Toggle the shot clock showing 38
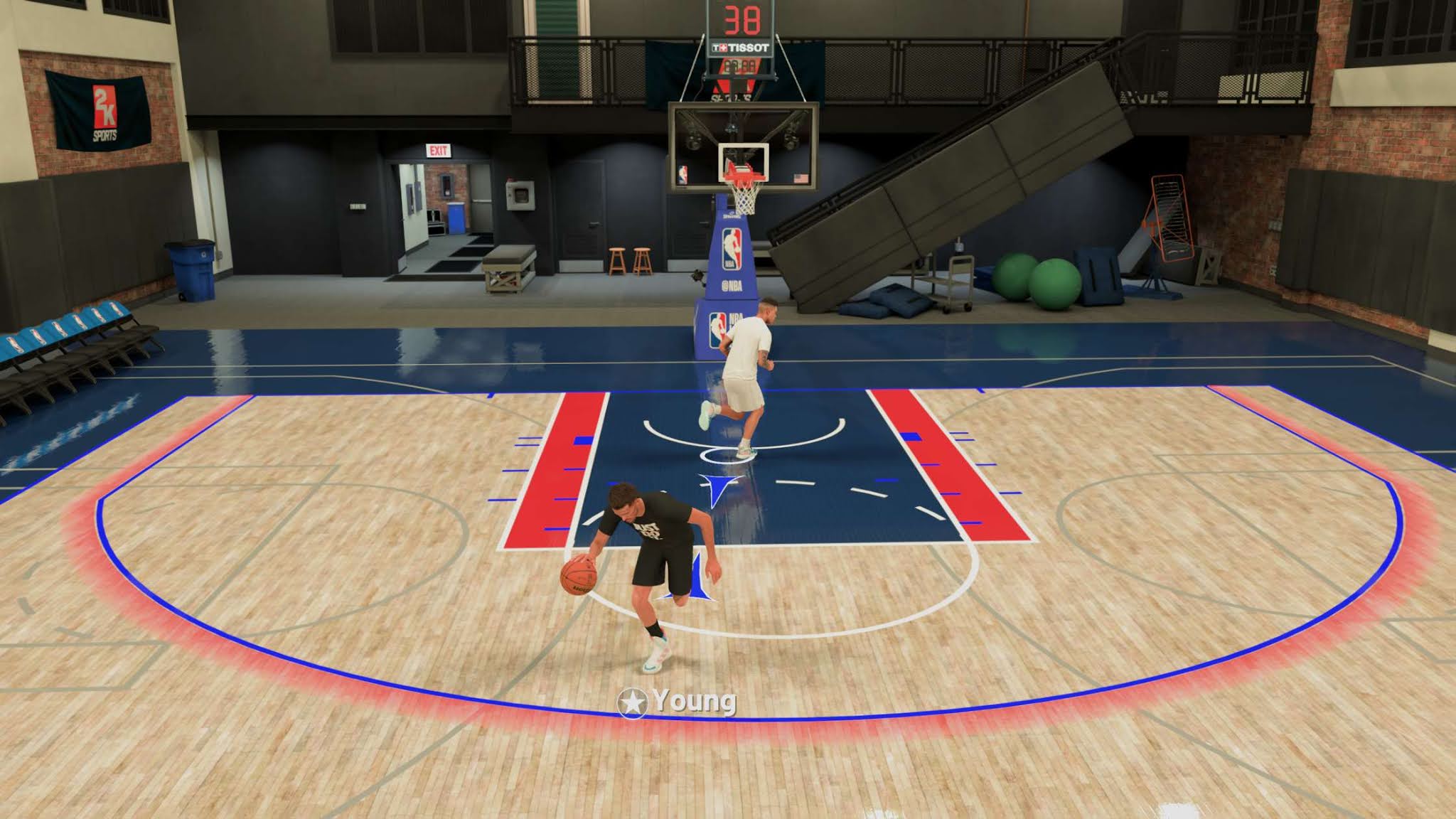 click(742, 19)
